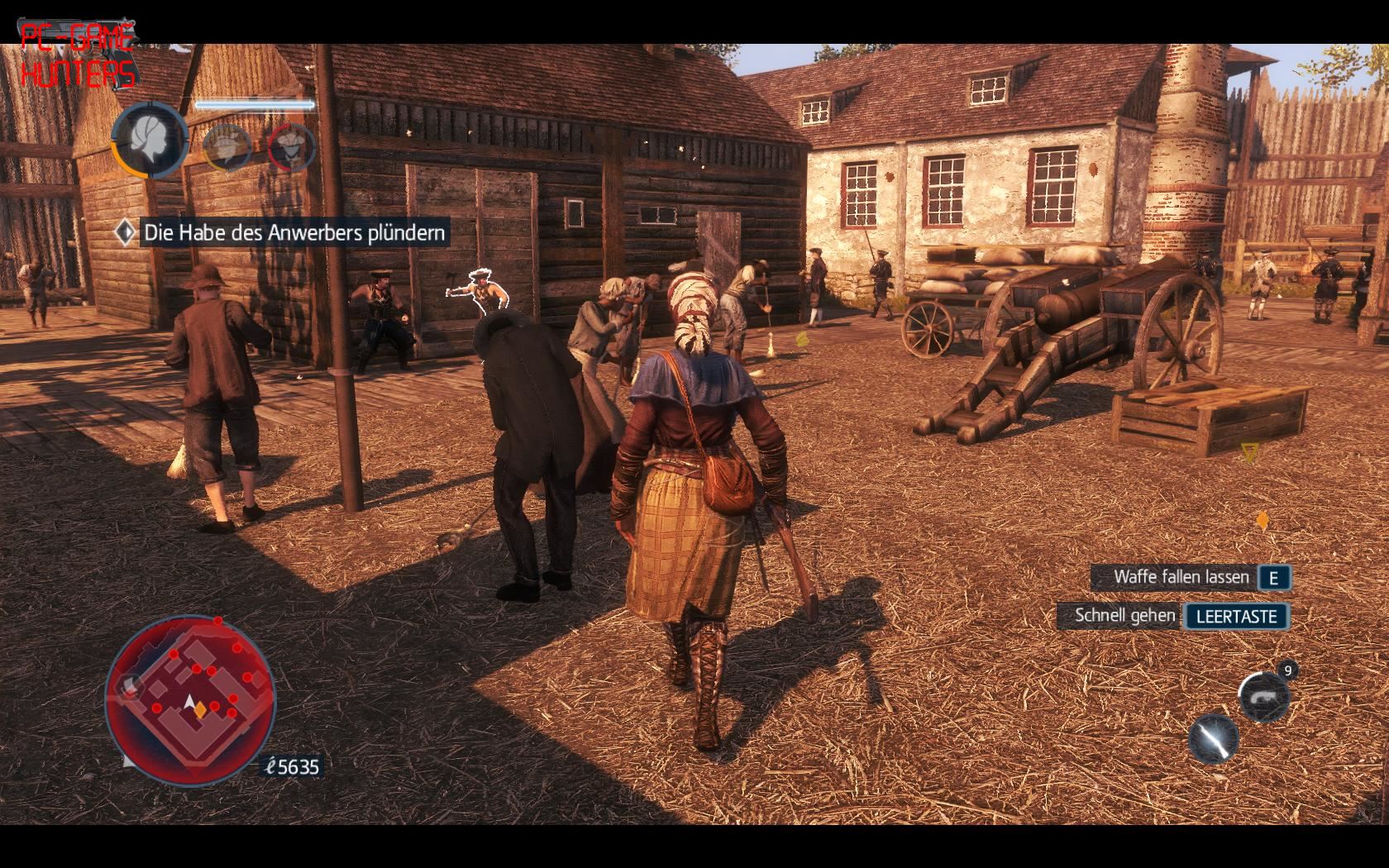Select the slave persona profile icon
This screenshot has height=868, width=1389.
coord(150,141)
